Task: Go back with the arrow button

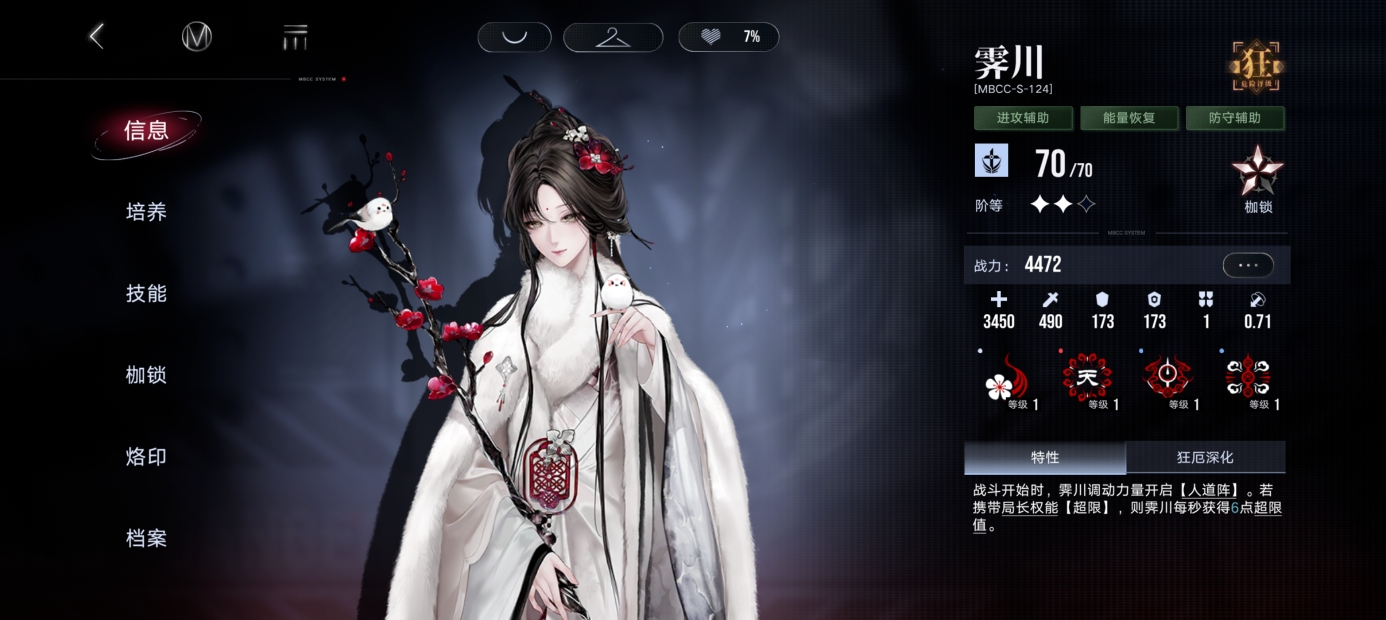Action: (x=96, y=37)
